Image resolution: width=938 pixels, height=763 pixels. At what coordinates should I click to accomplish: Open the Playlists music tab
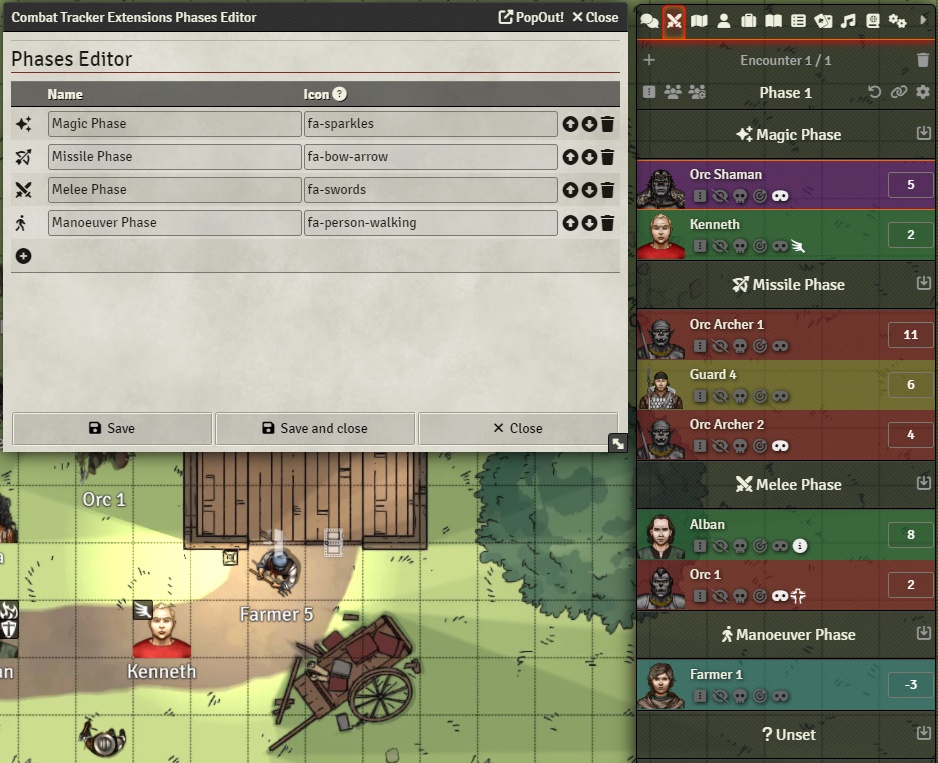848,20
